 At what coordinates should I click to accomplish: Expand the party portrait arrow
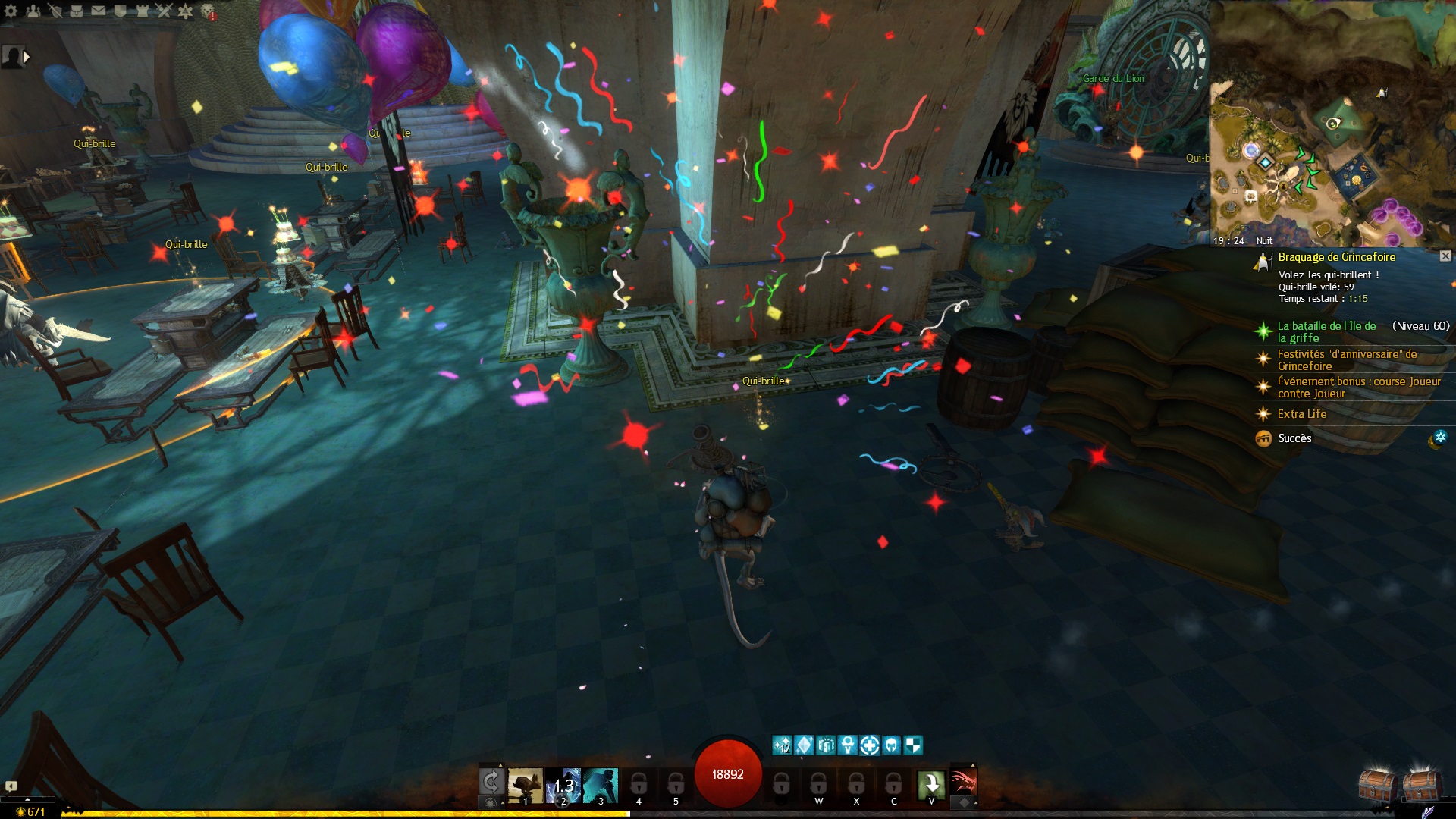coord(27,56)
